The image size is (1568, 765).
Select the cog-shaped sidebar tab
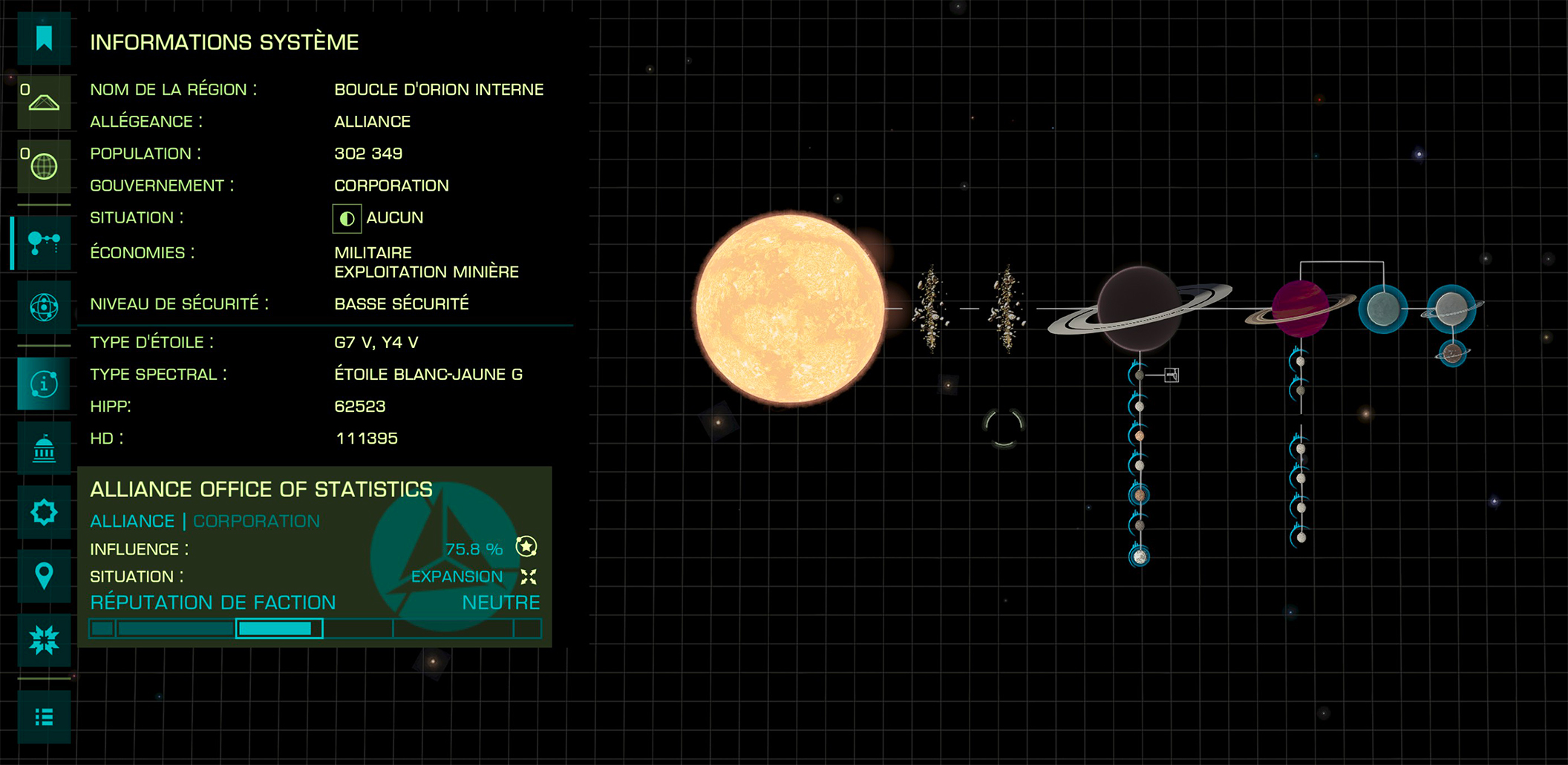coord(44,512)
